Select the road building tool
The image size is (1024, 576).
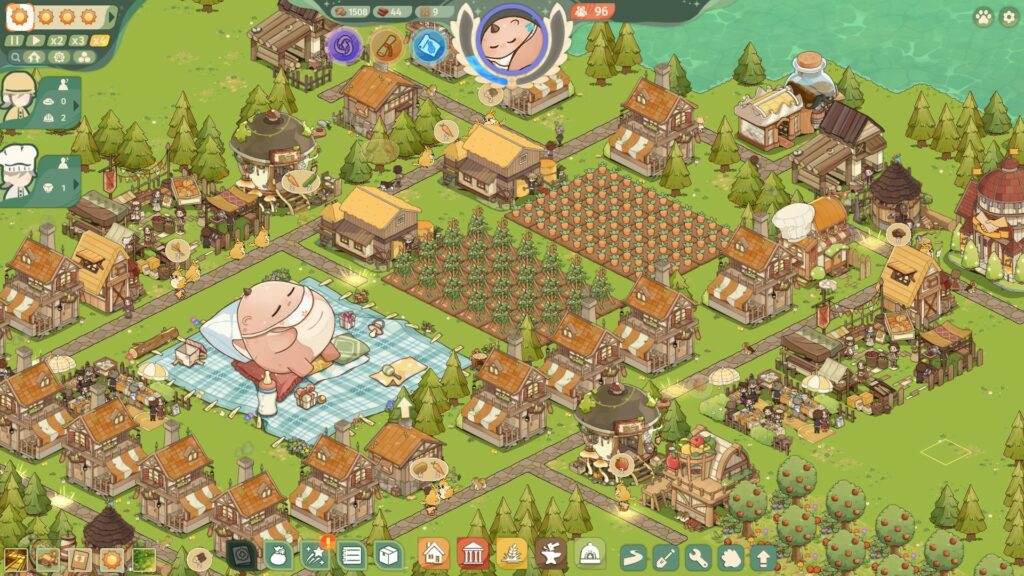[634, 556]
